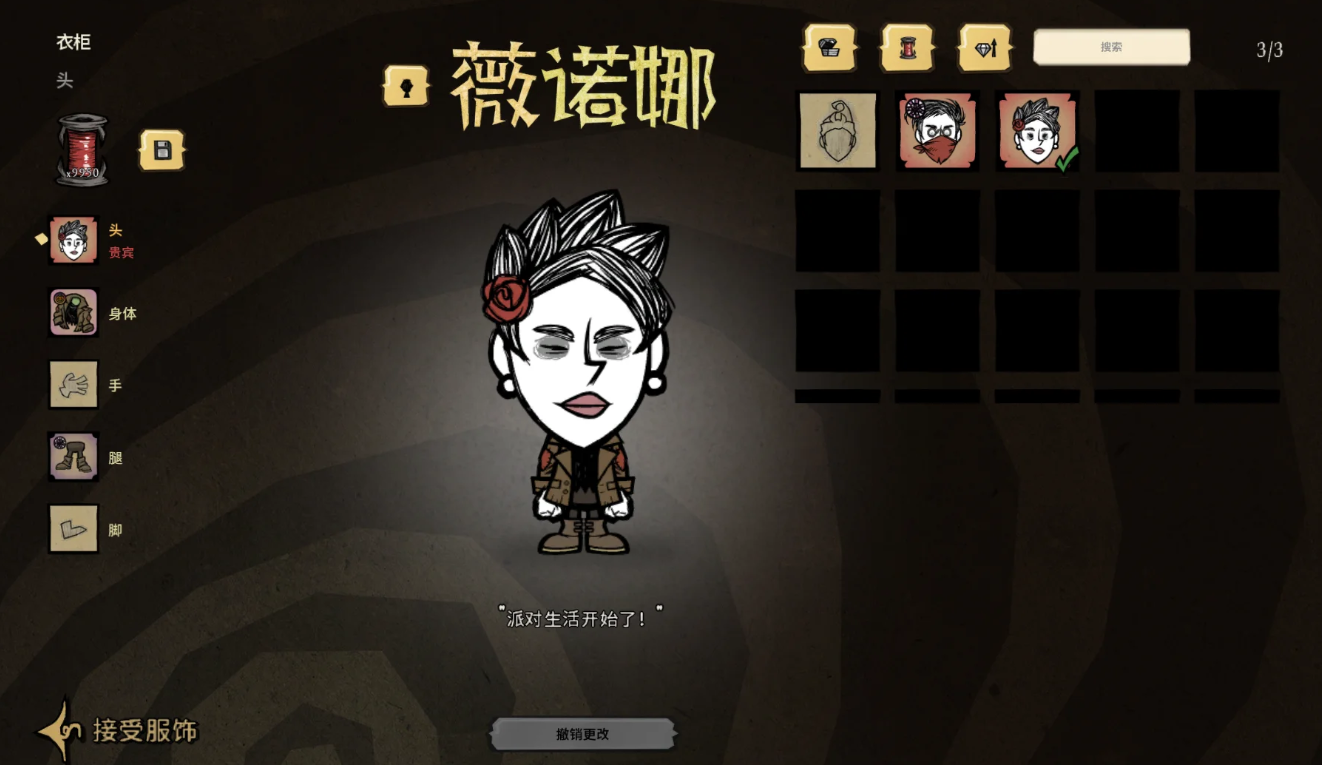Select the 手 (hands) glove slot icon
The width and height of the screenshot is (1322, 765).
[72, 385]
